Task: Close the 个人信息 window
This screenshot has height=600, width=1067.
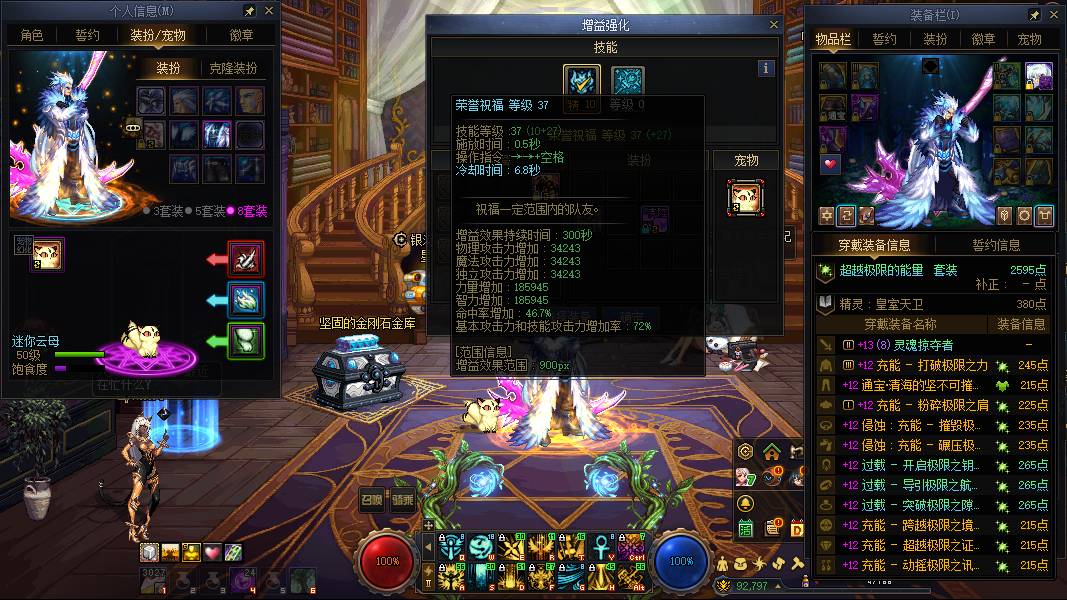Action: [268, 11]
